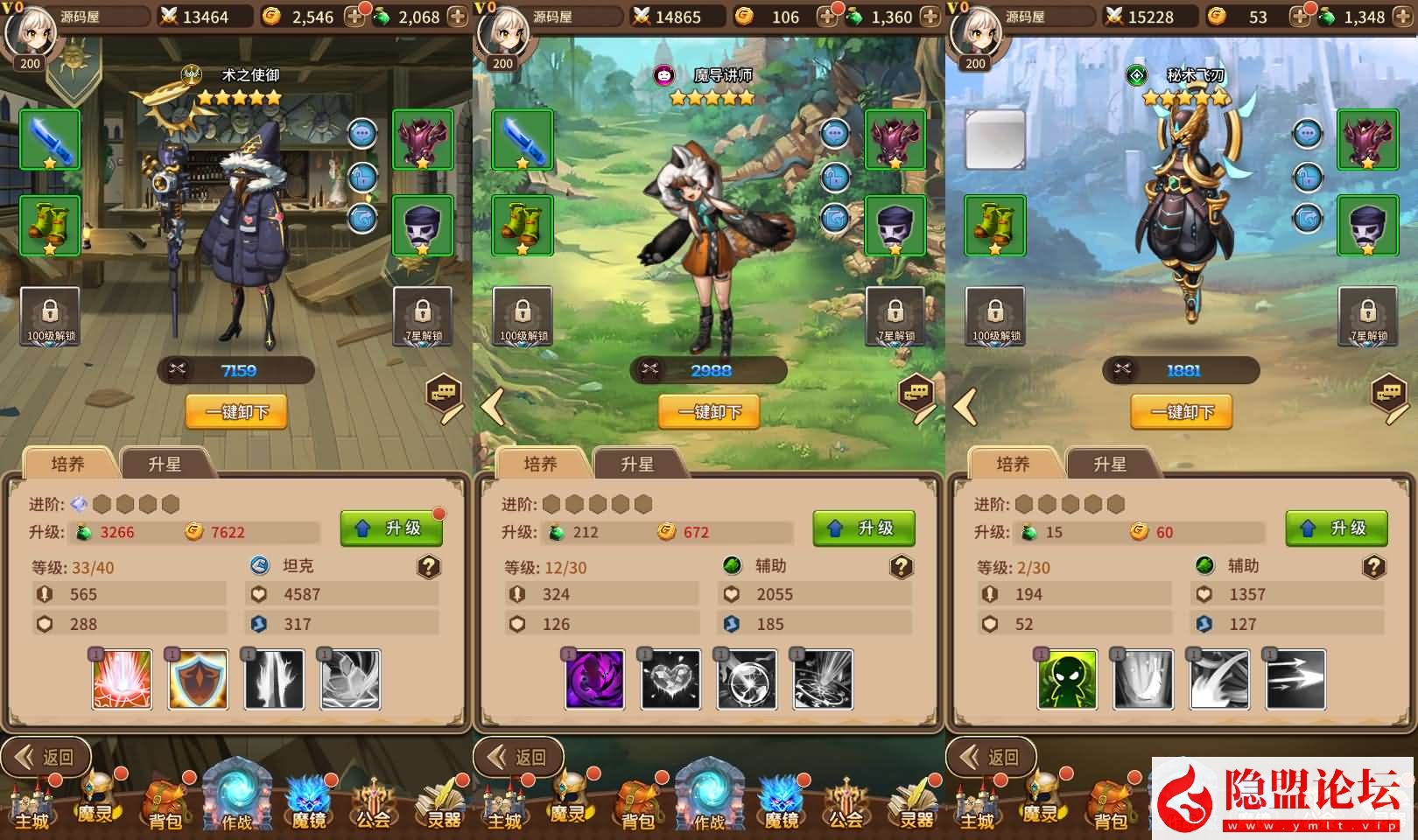Select the purple swirl skill icon
Image resolution: width=1418 pixels, height=840 pixels.
pos(595,679)
